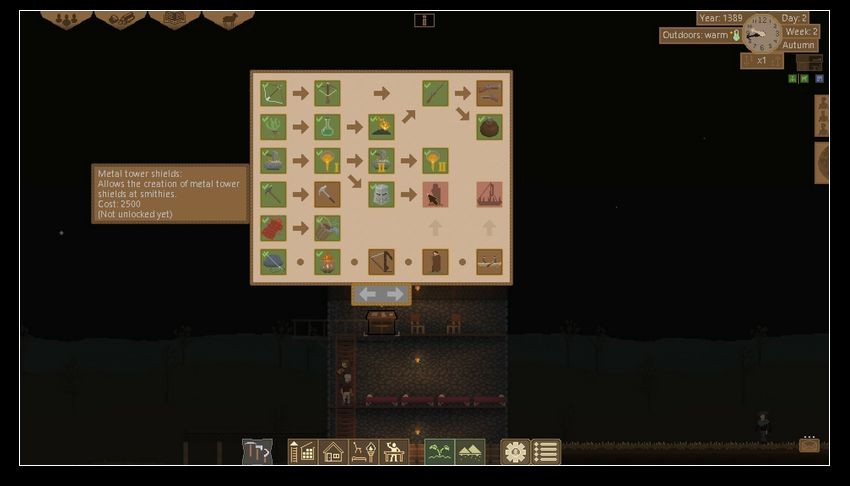Select the red roof tiles research
850x486 pixels.
273,228
